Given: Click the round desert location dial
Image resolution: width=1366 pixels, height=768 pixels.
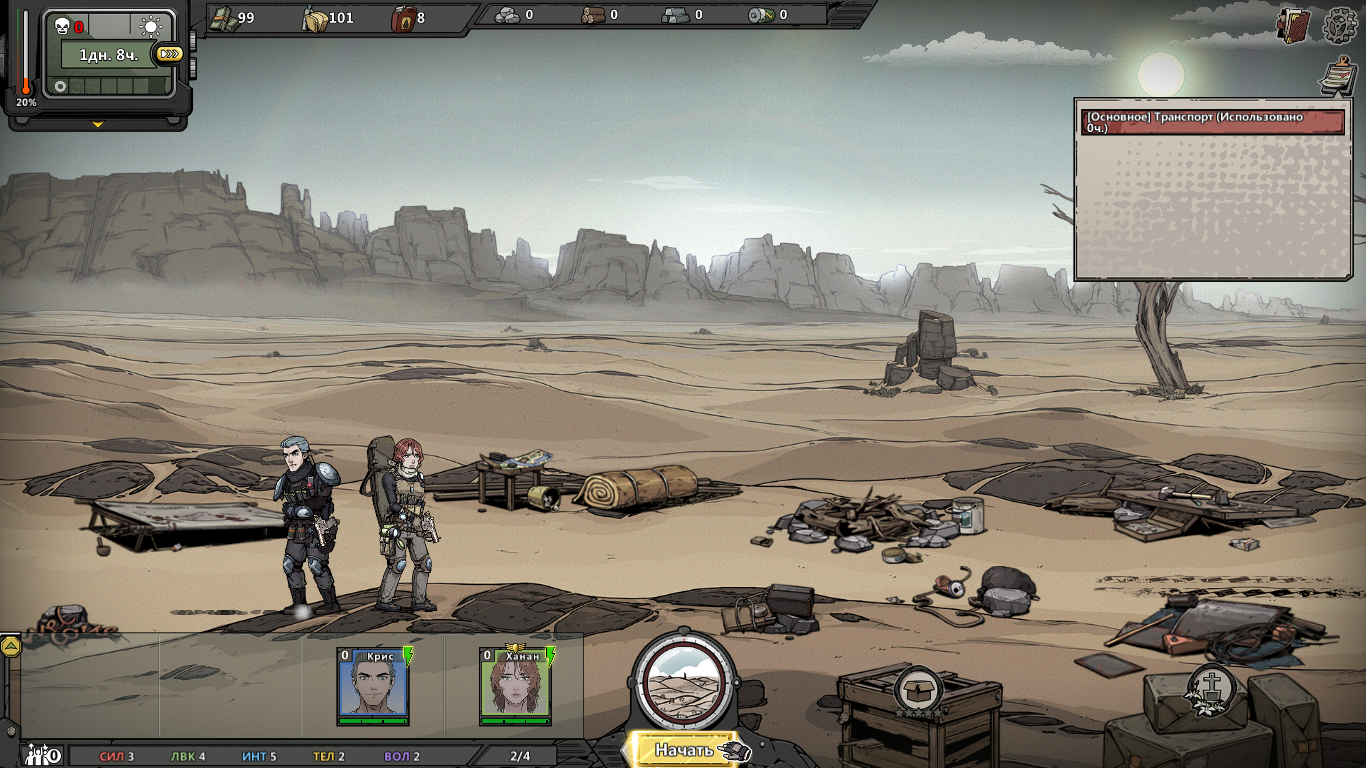Looking at the screenshot, I should pyautogui.click(x=685, y=681).
